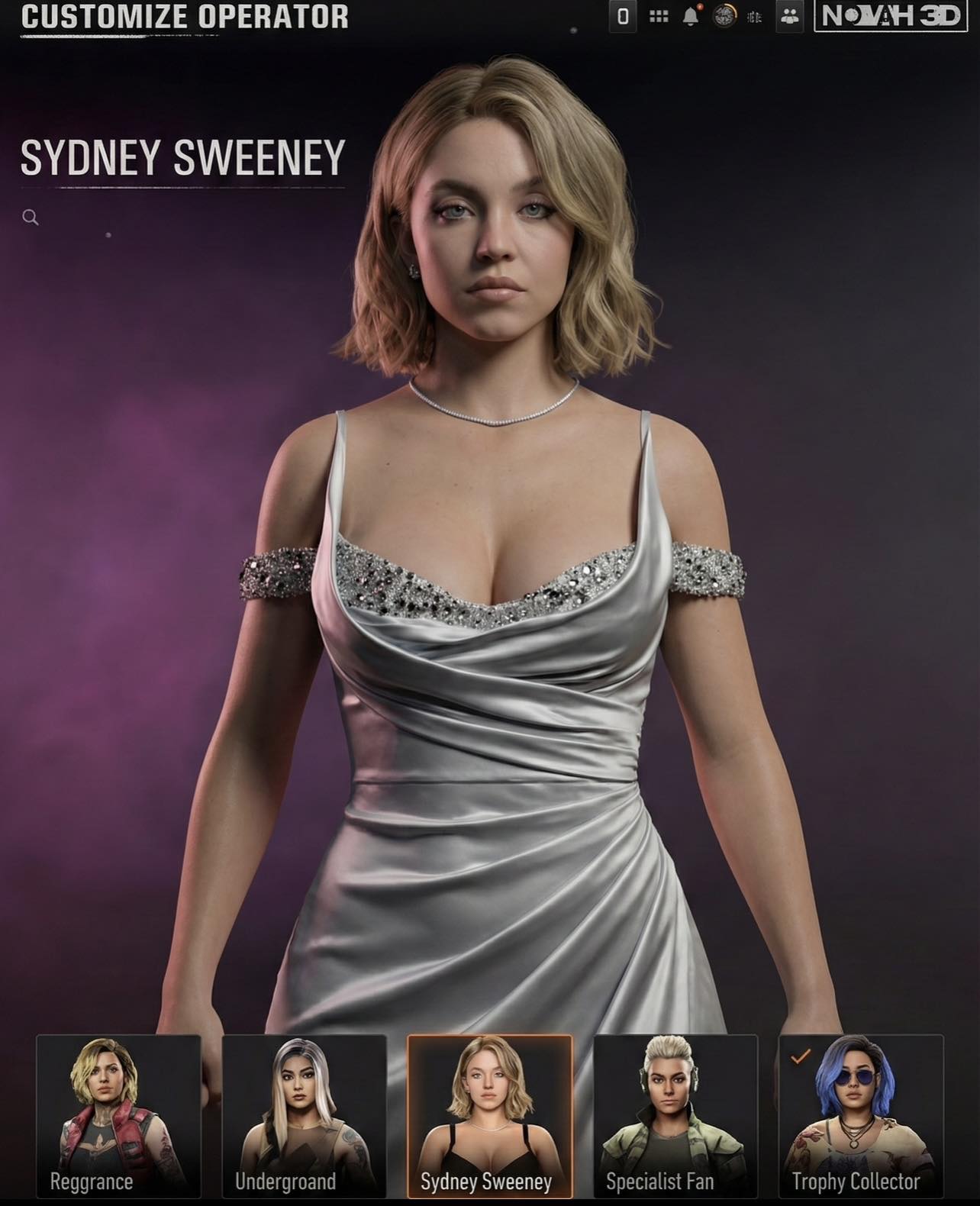Viewport: 980px width, 1206px height.
Task: Click the red notification dot on the bell
Action: (x=701, y=6)
